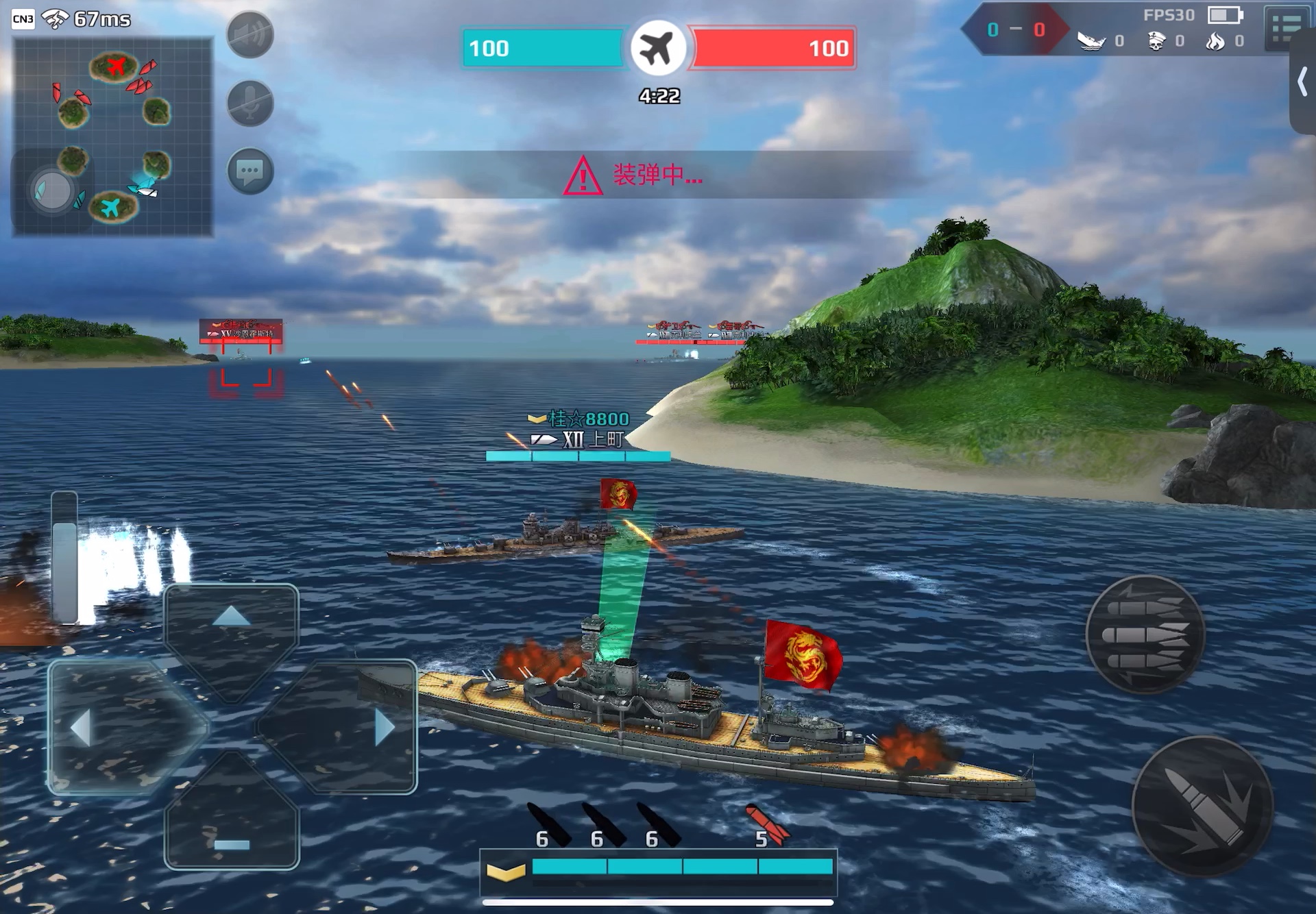This screenshot has height=914, width=1316.
Task: Open the minimap
Action: coord(113,137)
